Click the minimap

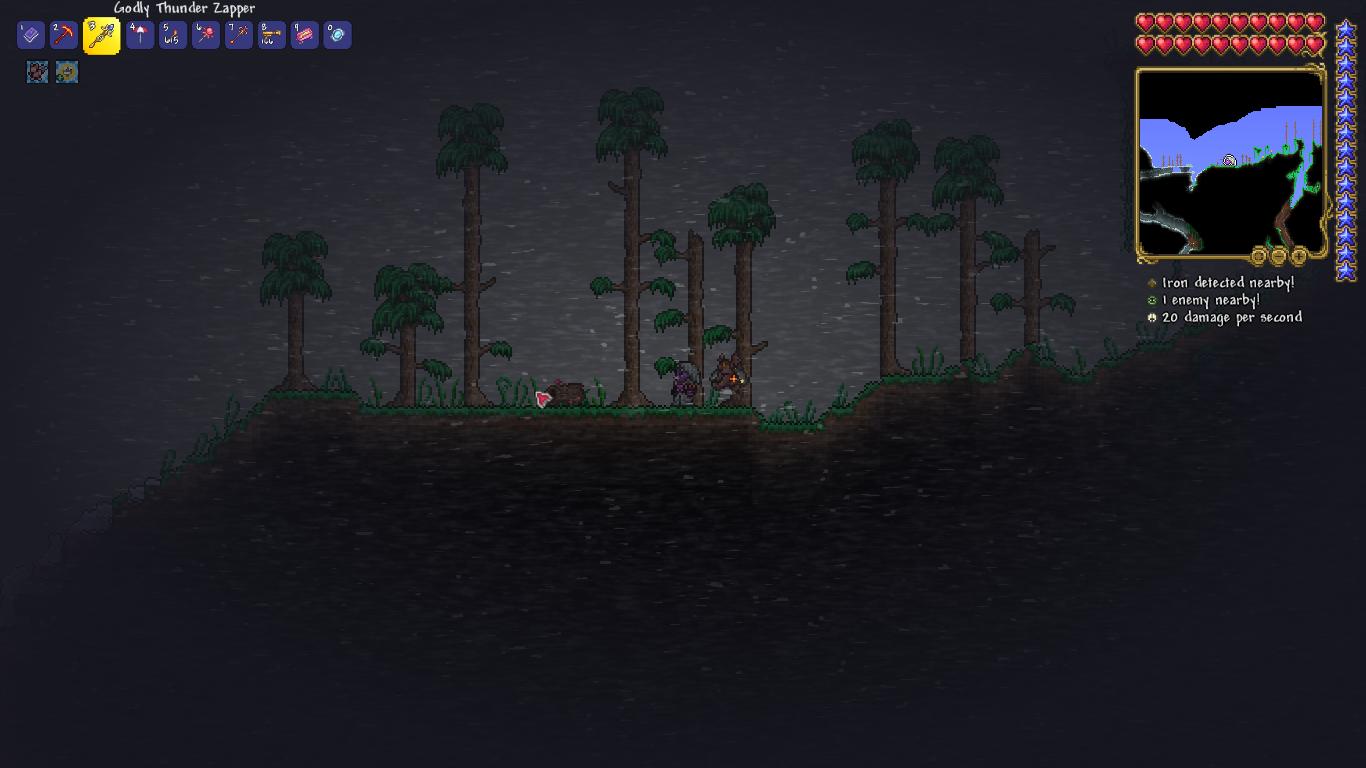coord(1230,160)
